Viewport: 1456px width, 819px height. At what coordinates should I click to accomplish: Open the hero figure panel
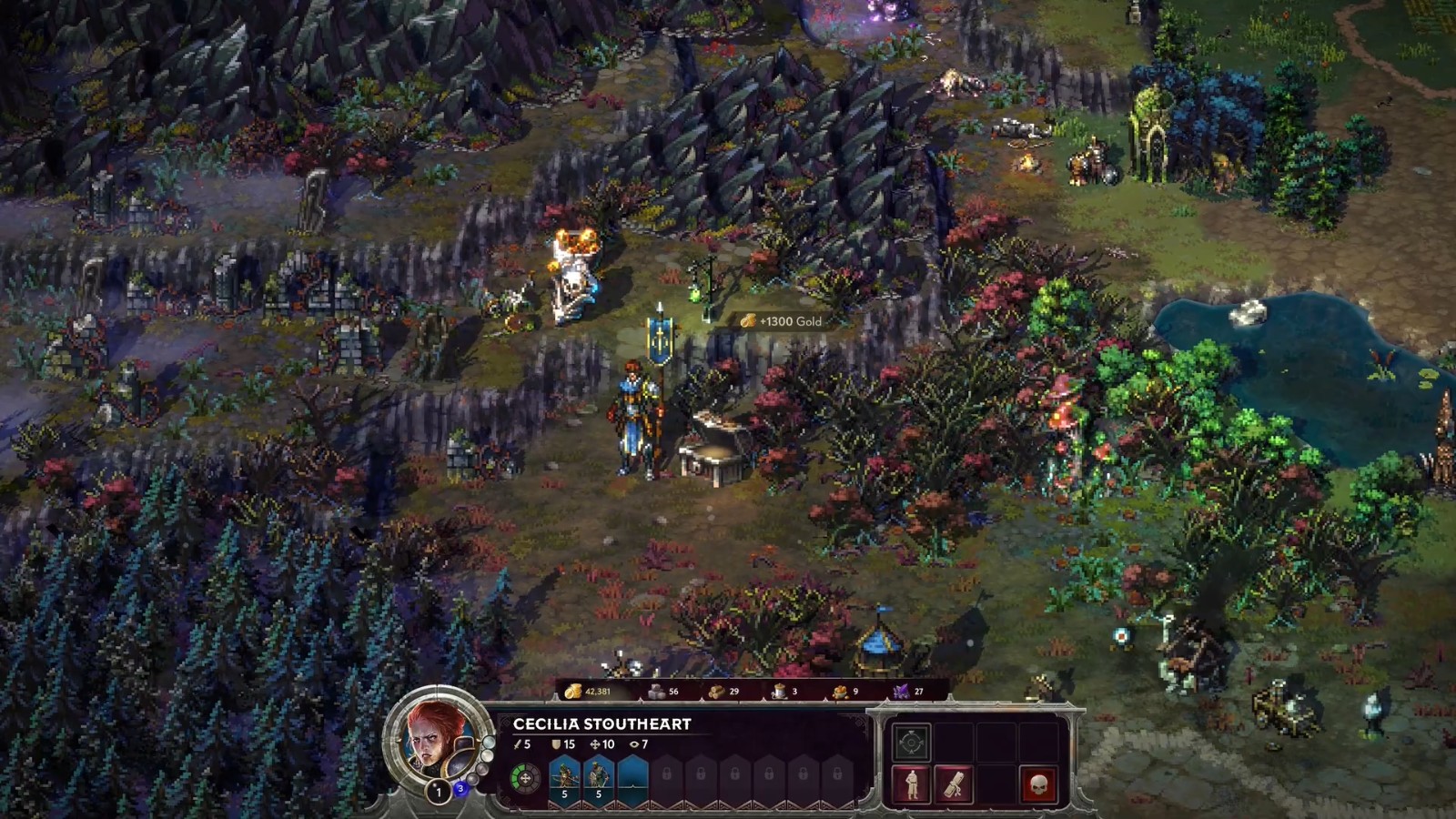[911, 784]
